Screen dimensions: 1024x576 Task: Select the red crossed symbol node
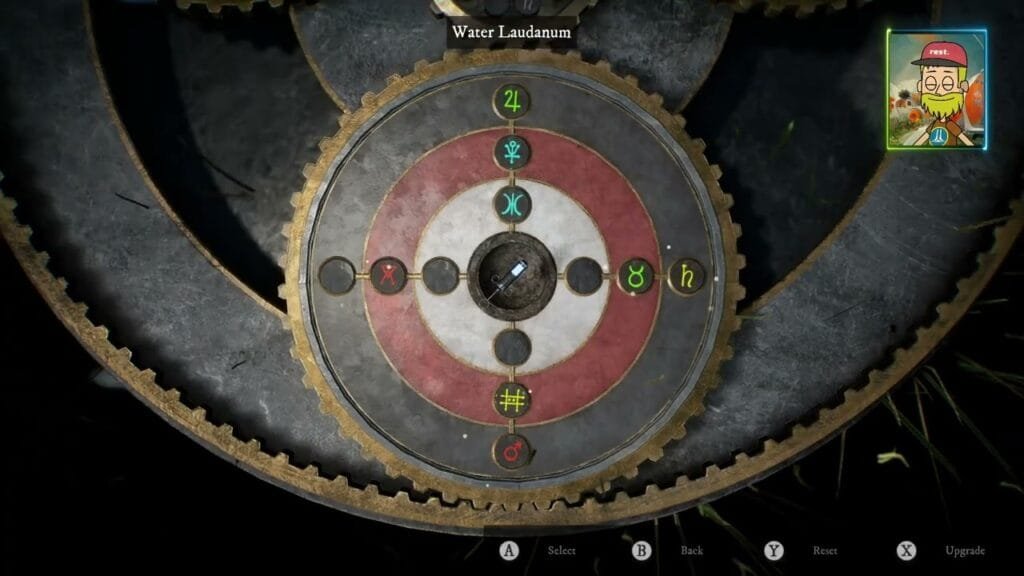[387, 275]
